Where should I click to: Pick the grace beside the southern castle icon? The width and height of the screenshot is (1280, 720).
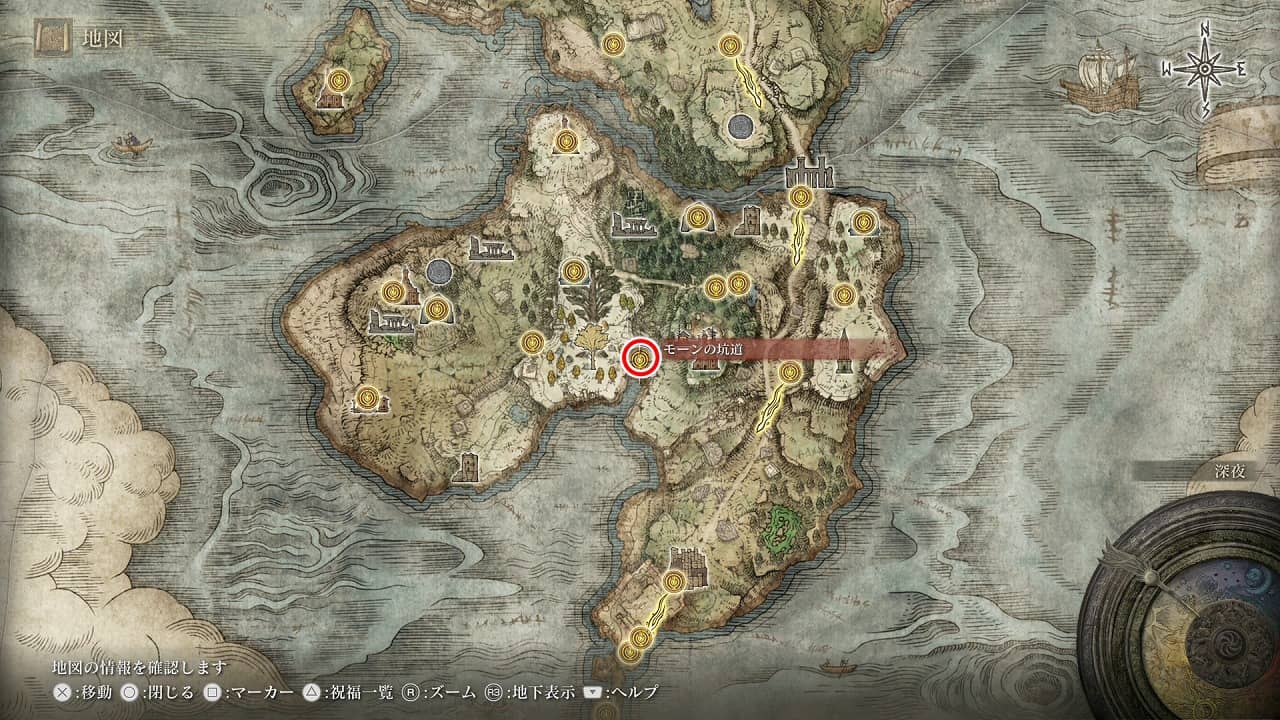pyautogui.click(x=675, y=582)
